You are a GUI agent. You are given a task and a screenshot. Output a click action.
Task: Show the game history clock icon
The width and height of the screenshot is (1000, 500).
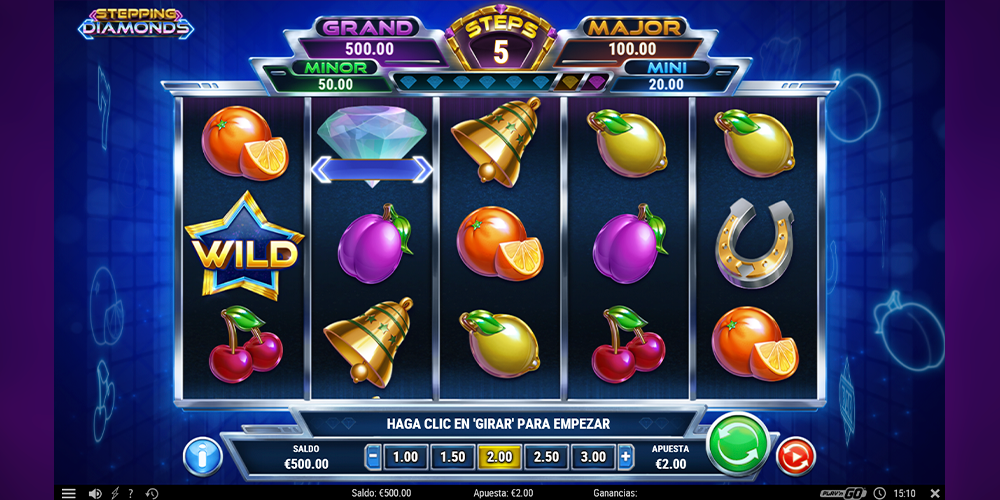[x=152, y=493]
